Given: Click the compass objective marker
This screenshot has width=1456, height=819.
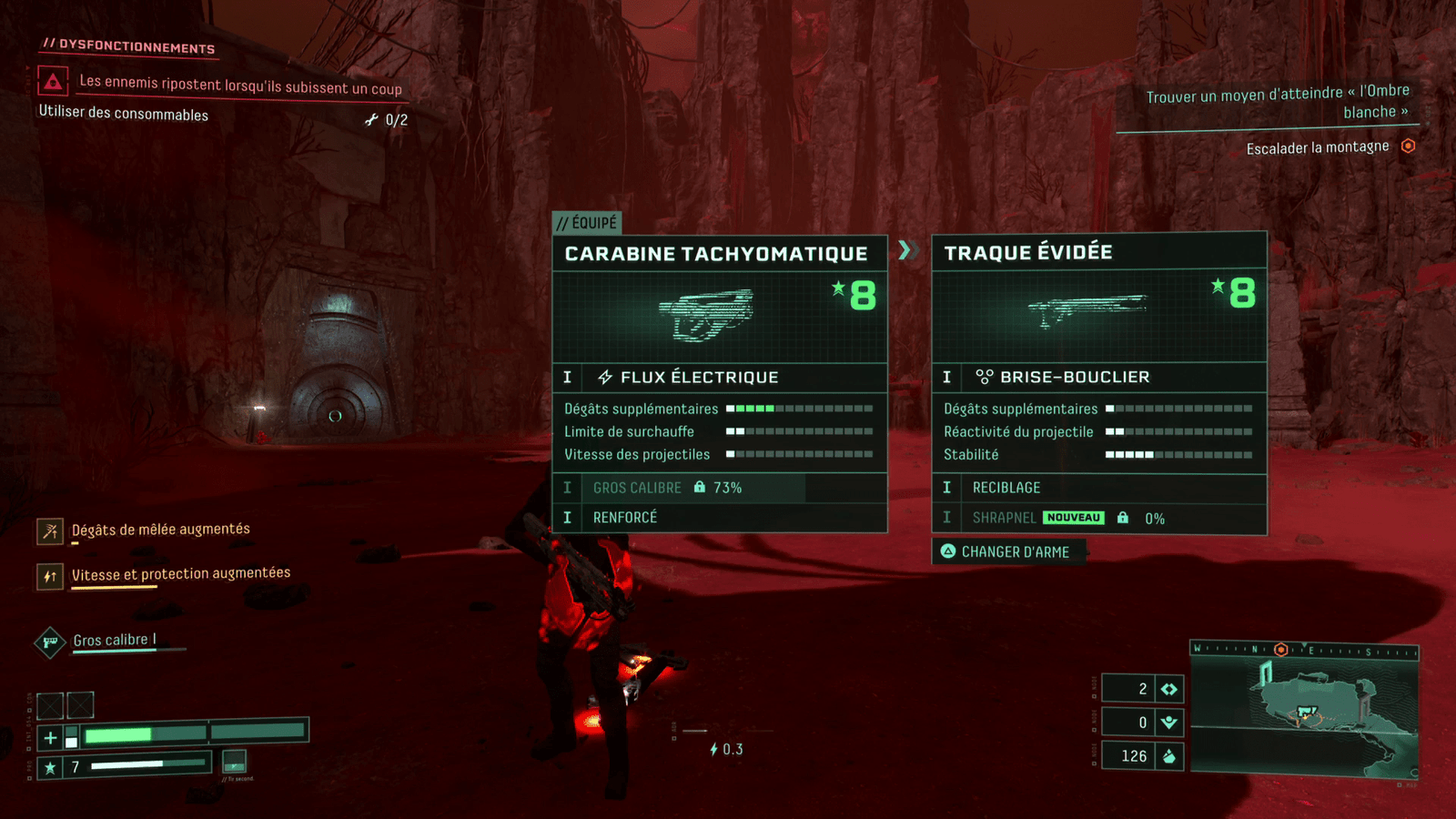Looking at the screenshot, I should pyautogui.click(x=1280, y=650).
